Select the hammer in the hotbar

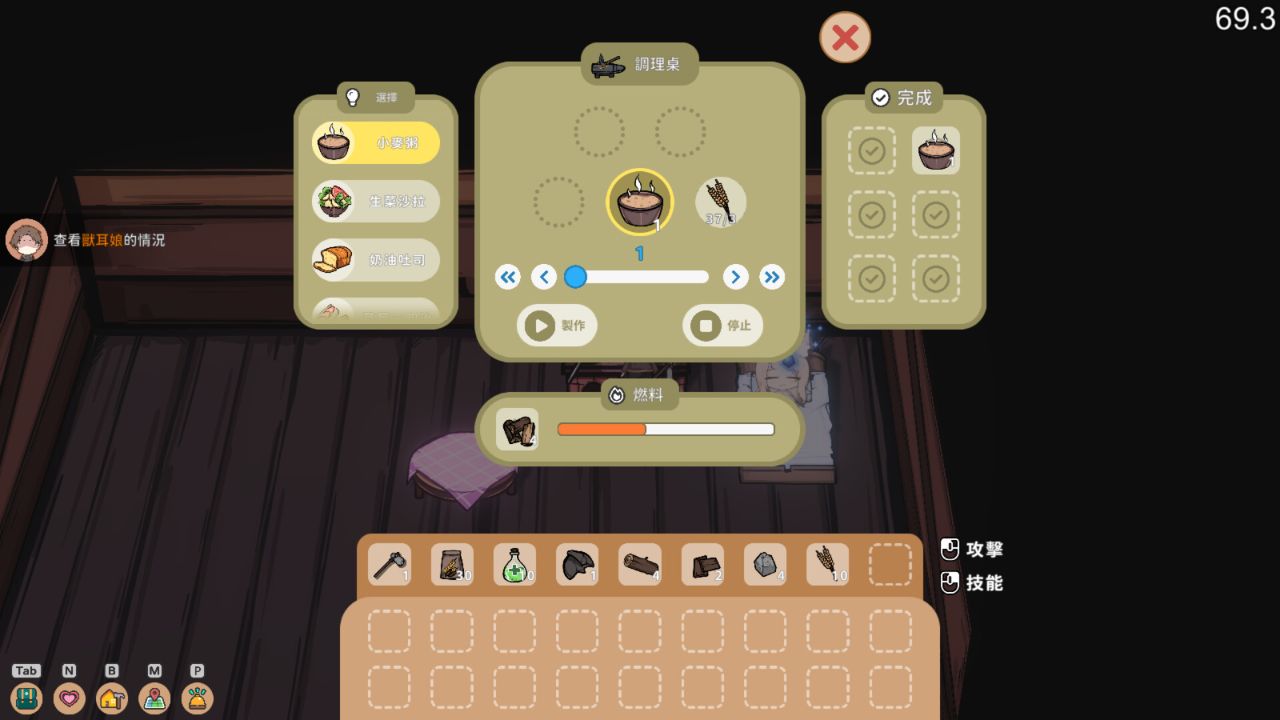click(x=389, y=564)
